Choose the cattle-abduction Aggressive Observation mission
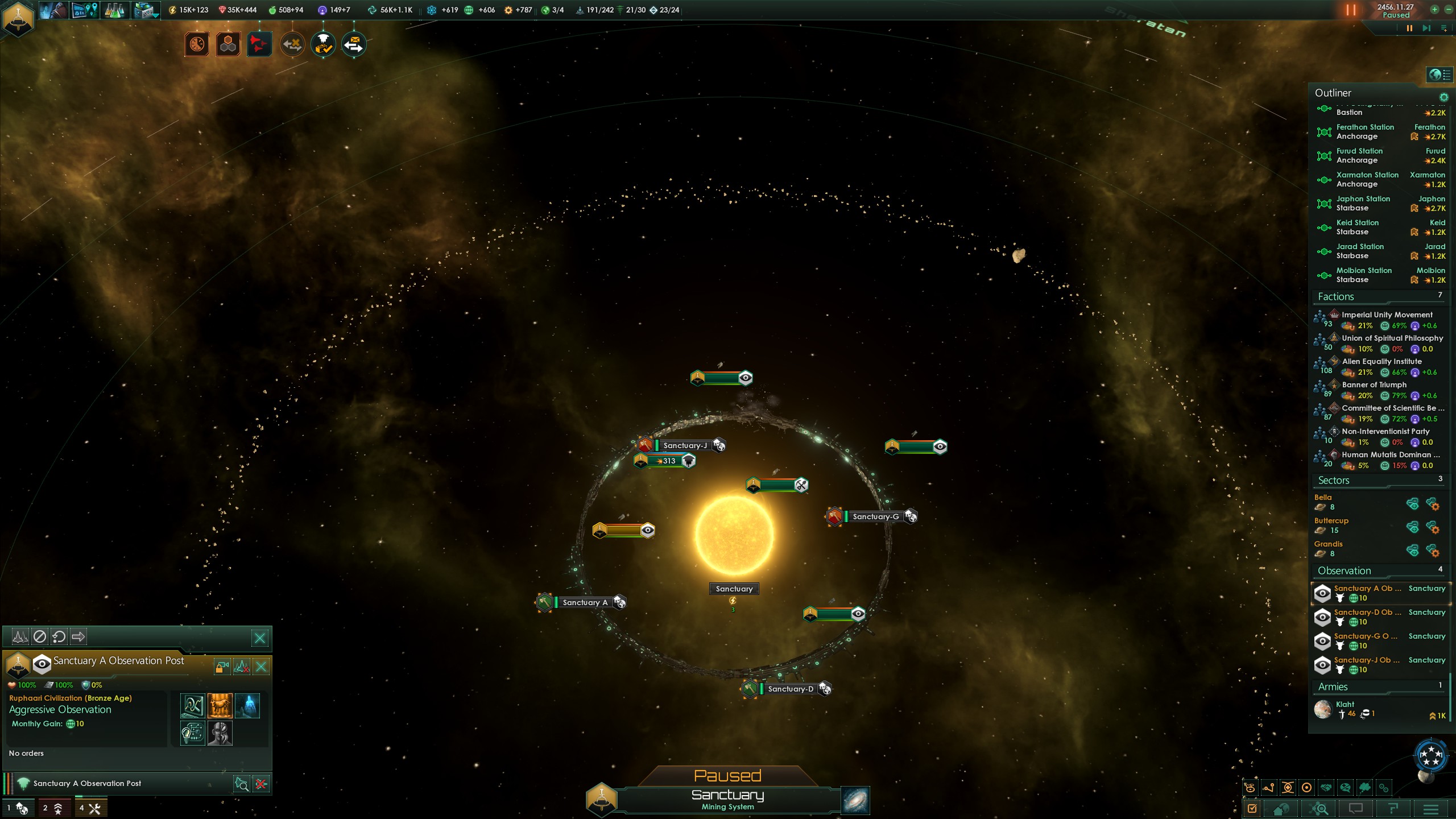The height and width of the screenshot is (819, 1456). [x=220, y=706]
